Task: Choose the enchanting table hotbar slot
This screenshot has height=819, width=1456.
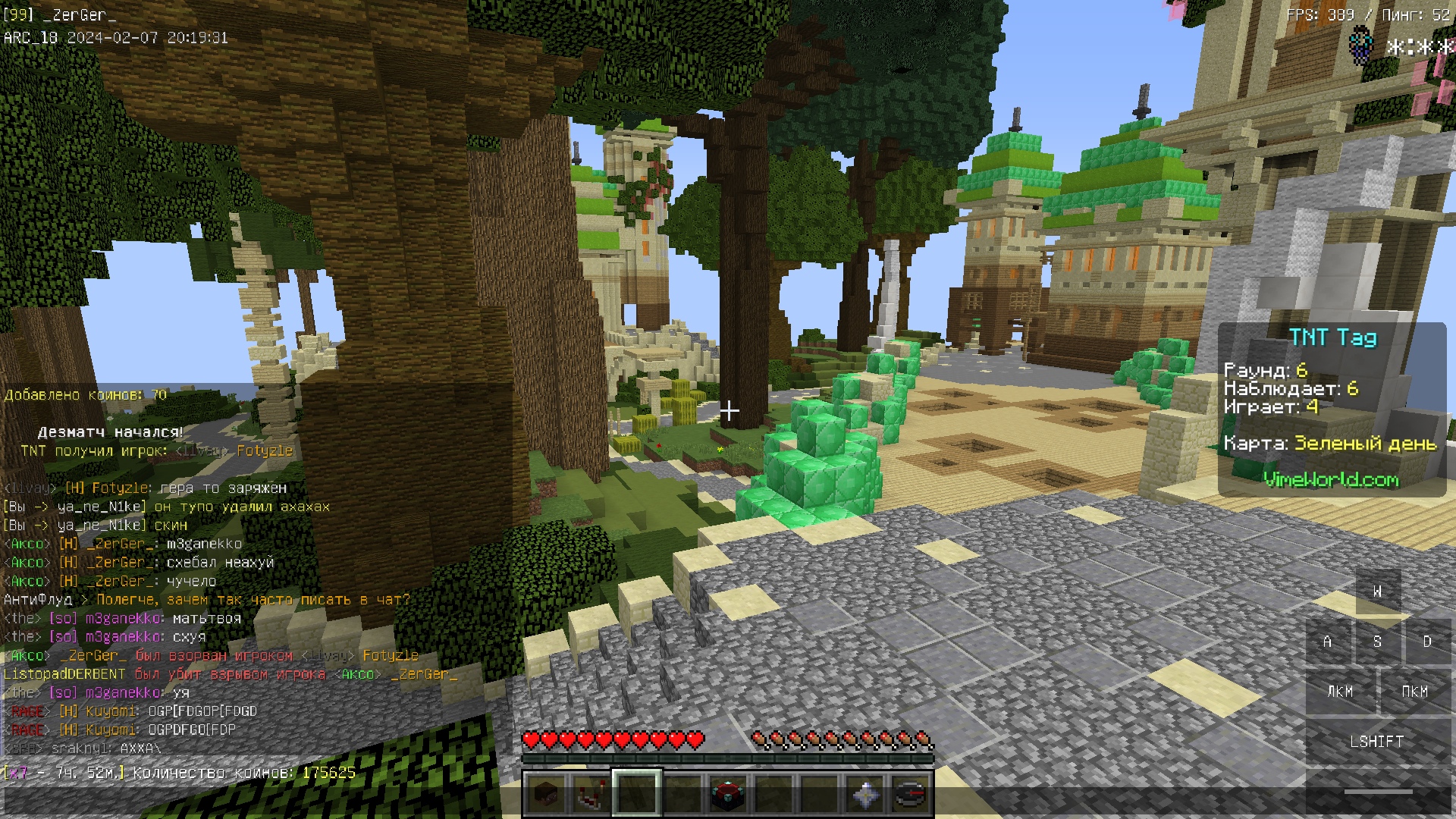Action: (x=728, y=794)
